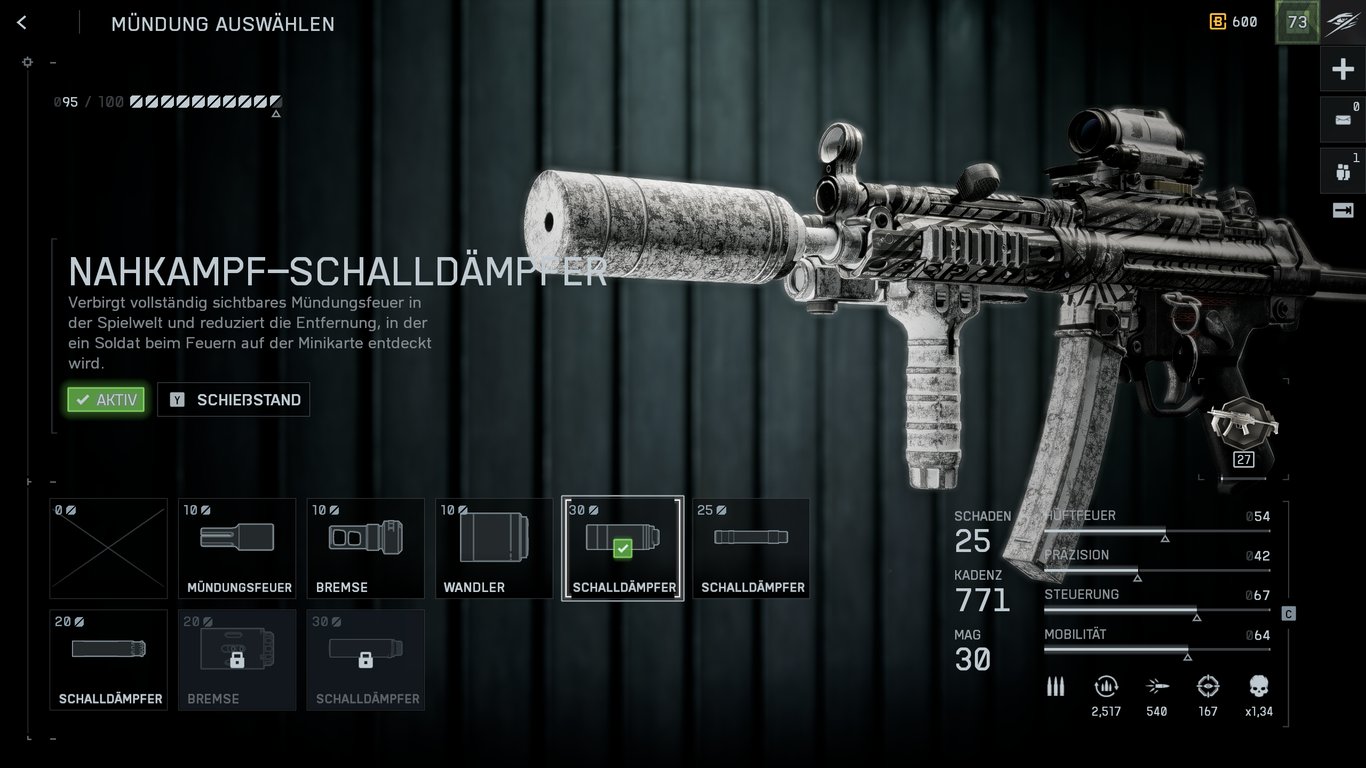
Task: Click the plus icon in the right sidebar
Action: tap(1343, 68)
